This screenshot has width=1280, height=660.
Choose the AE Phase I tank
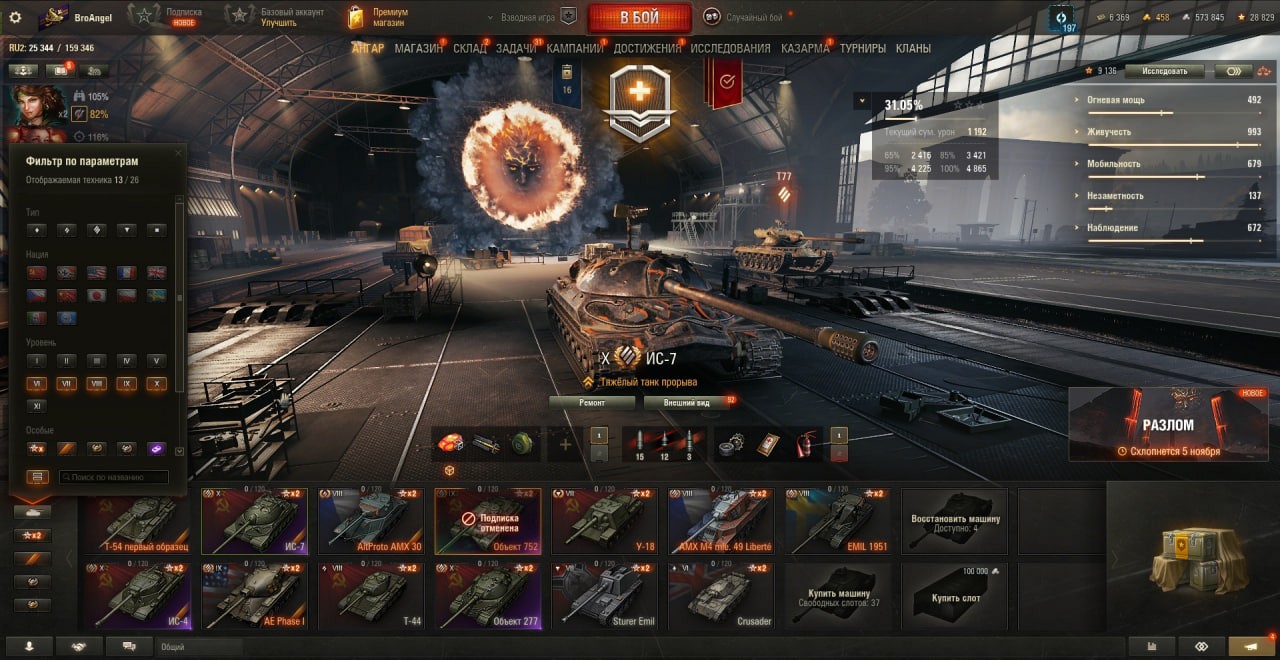(x=255, y=595)
